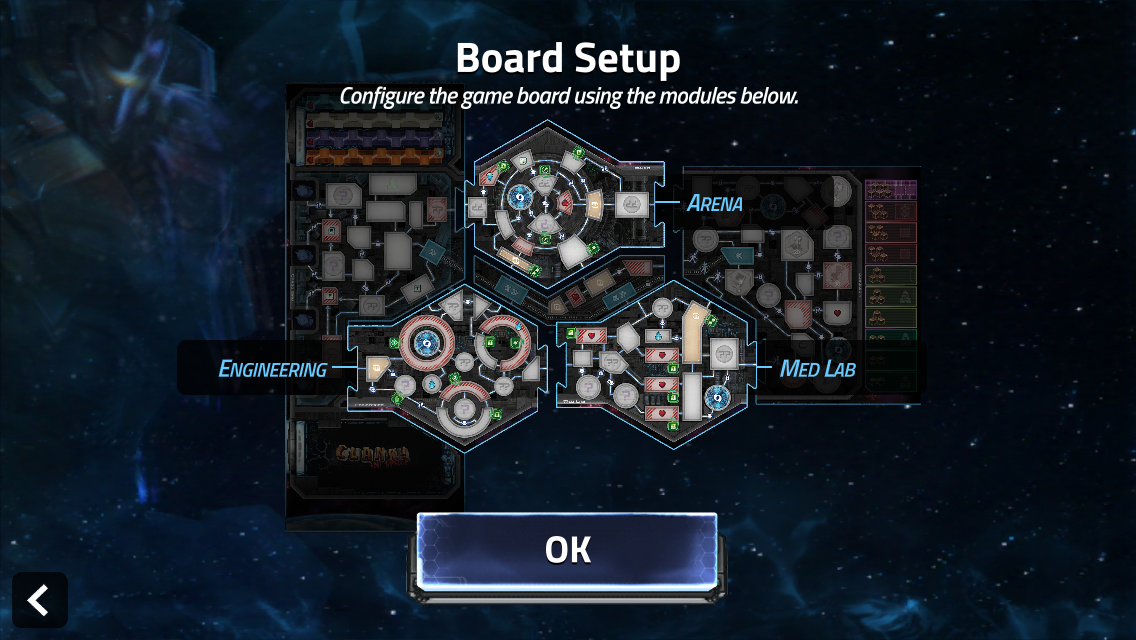Go back using the arrow button
Viewport: 1136px width, 640px height.
(40, 600)
